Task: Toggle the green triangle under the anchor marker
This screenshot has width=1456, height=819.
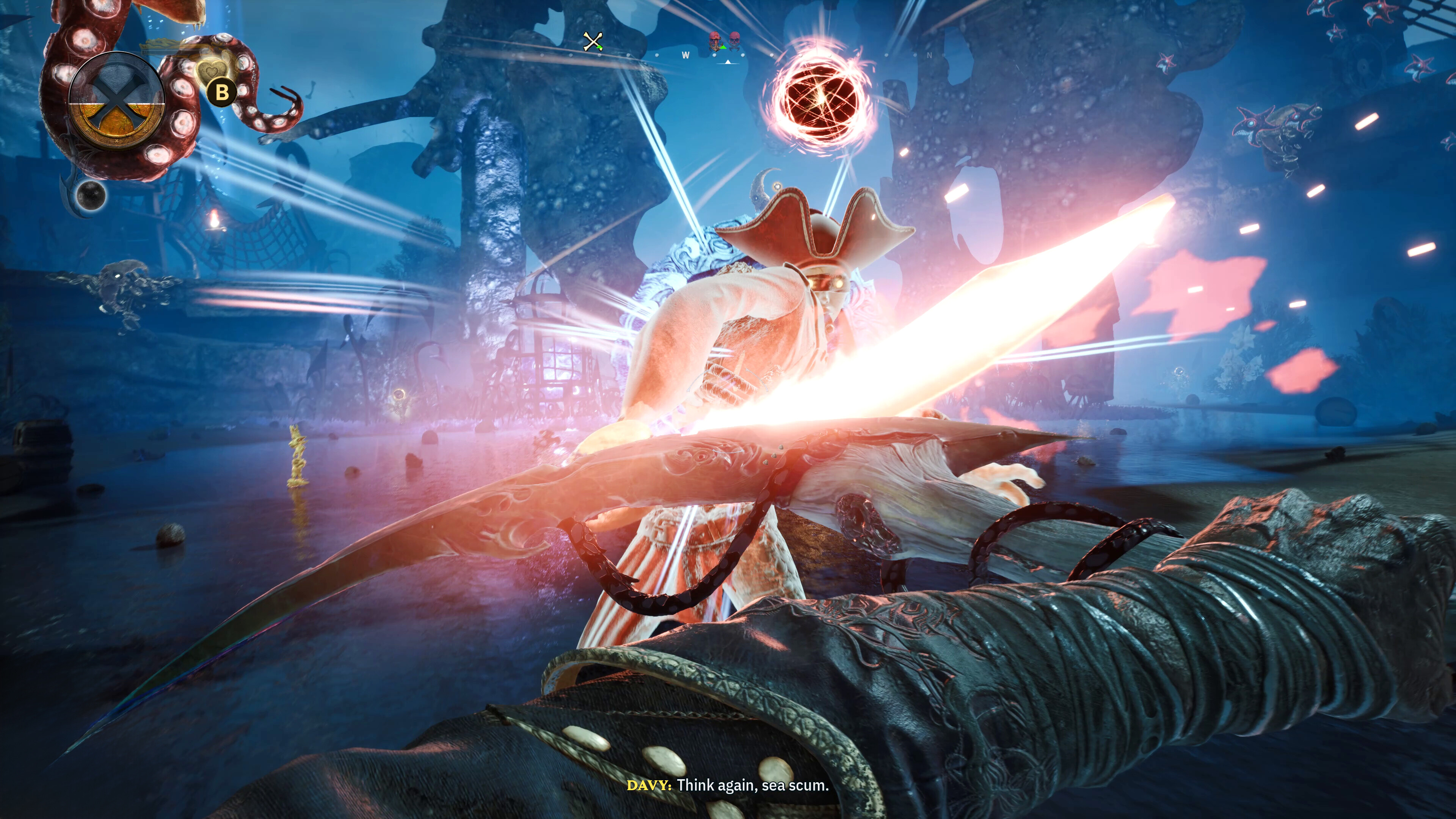Action: 723,48
